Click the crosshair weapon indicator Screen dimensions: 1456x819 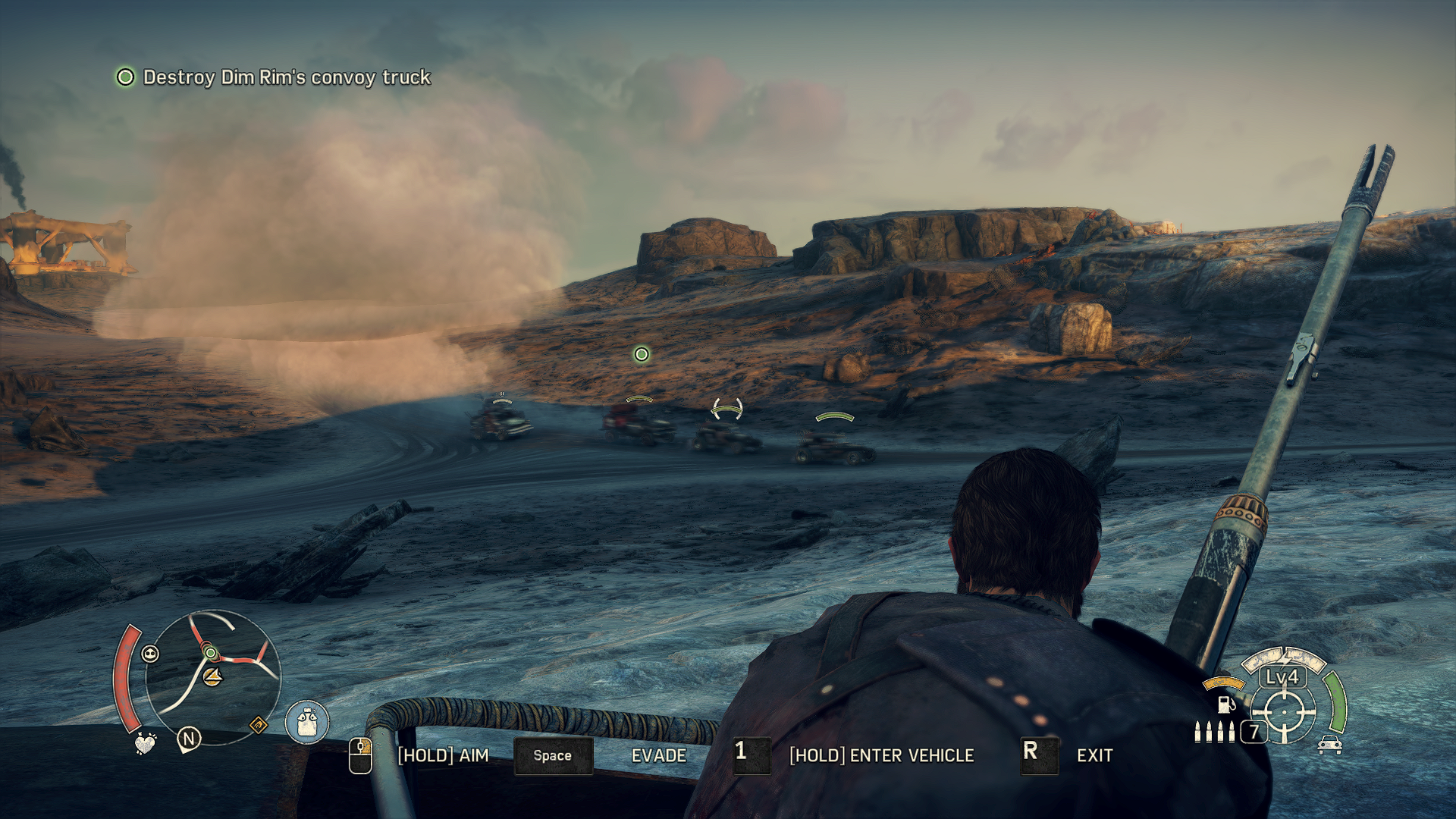1284,713
